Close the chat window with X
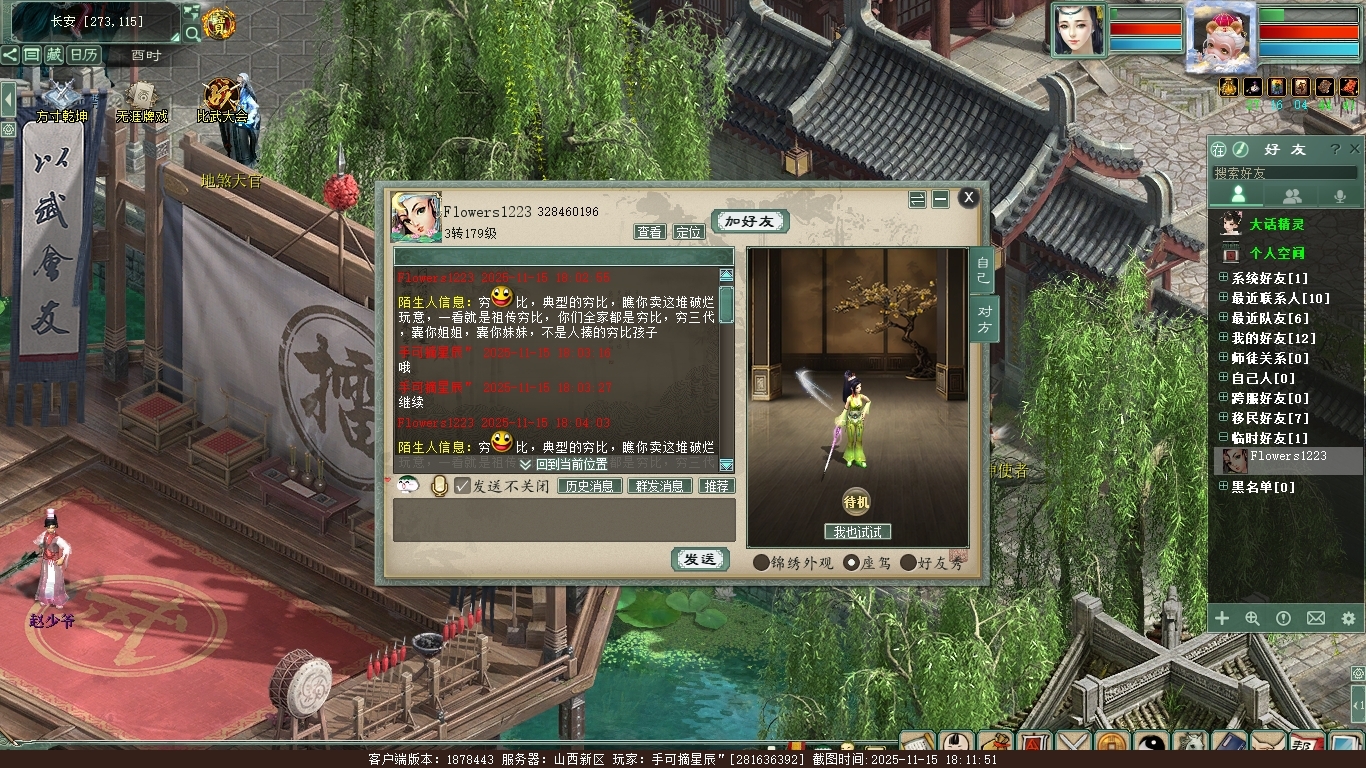This screenshot has height=768, width=1366. pos(968,198)
